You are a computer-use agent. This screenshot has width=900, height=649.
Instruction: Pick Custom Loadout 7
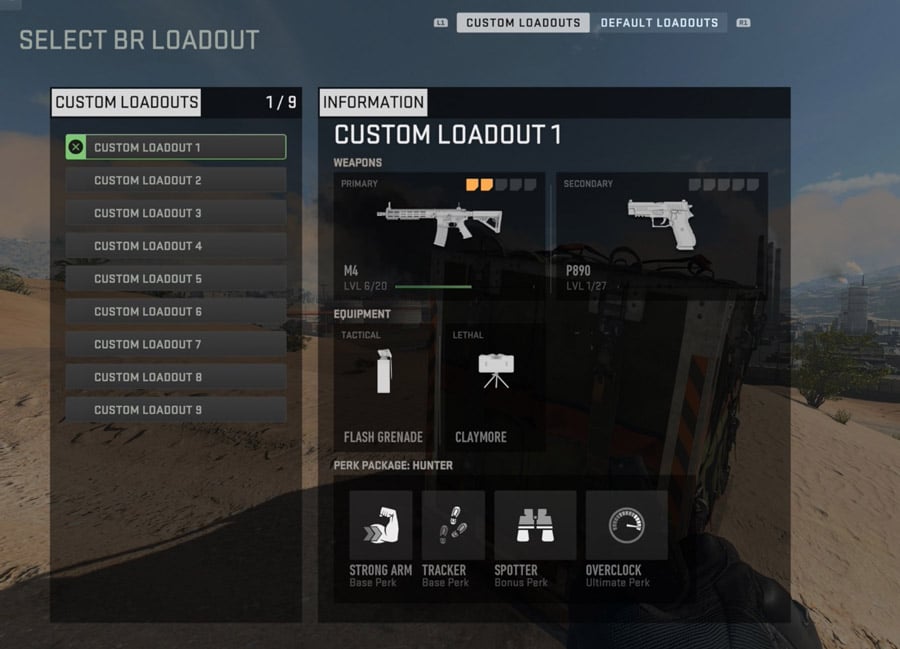(176, 344)
